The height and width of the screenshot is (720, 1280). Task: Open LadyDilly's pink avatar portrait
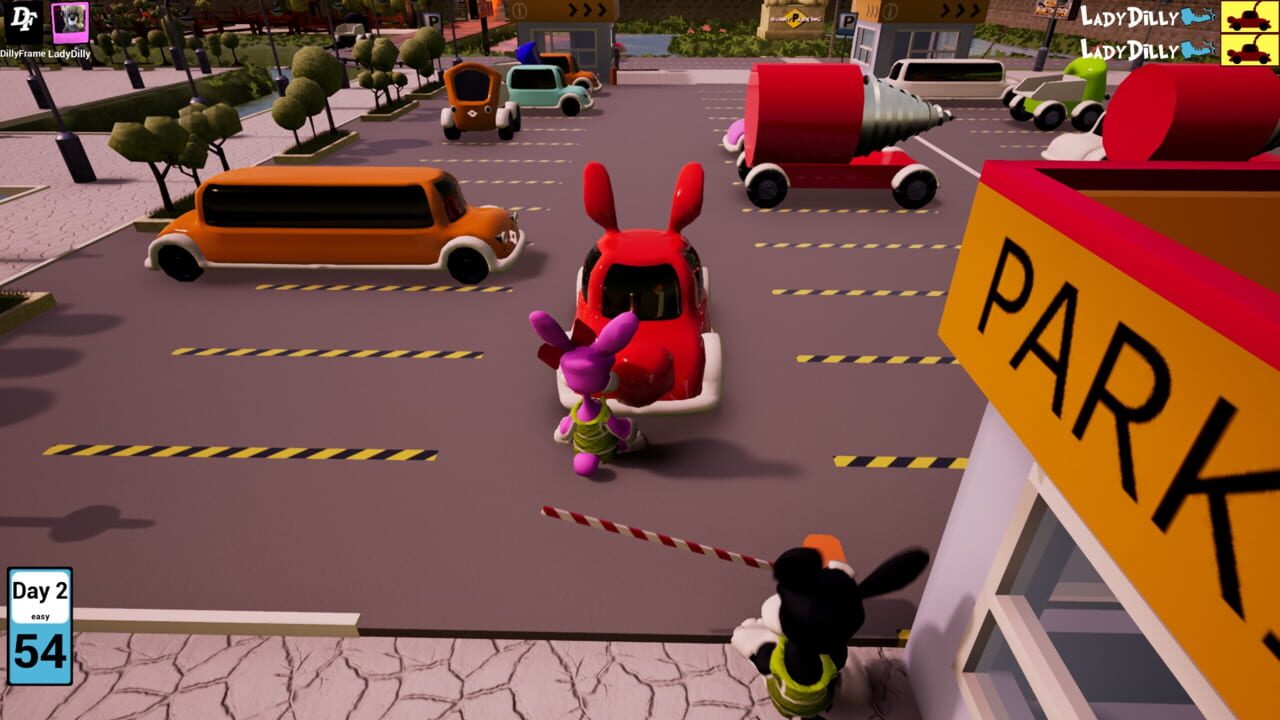pos(70,23)
